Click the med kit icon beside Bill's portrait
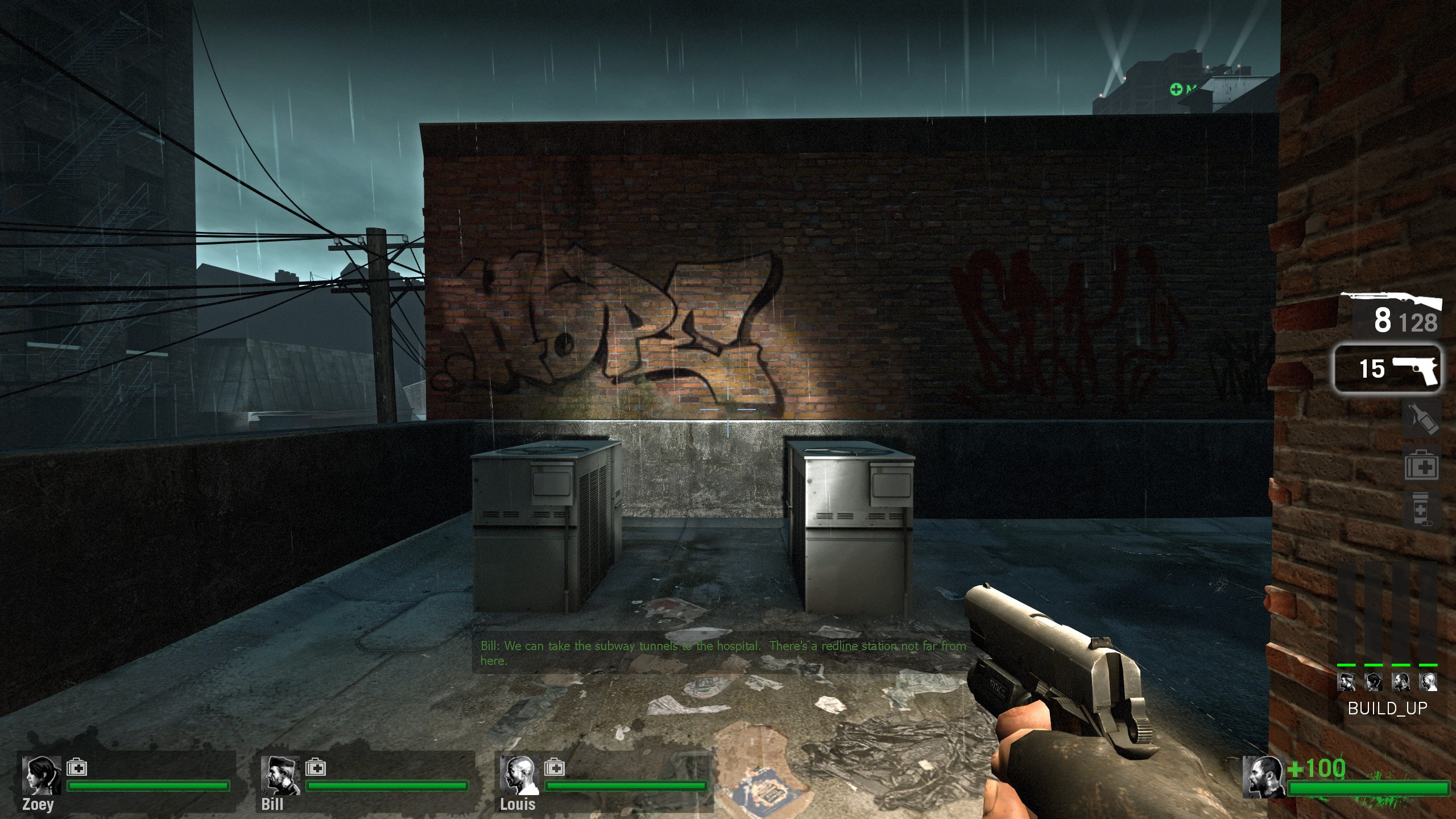 (x=316, y=766)
